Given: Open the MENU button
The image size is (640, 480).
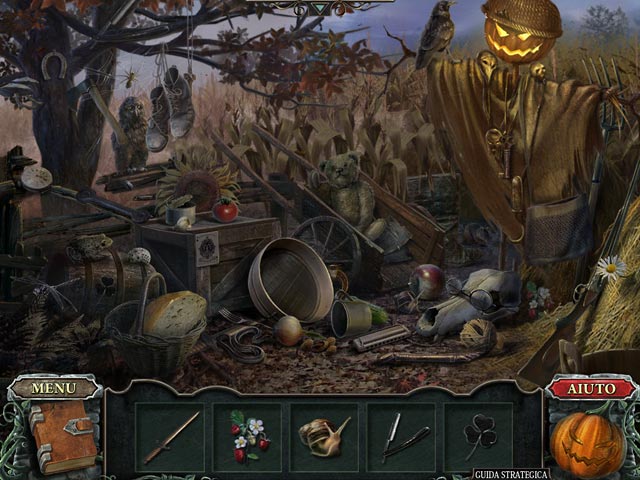Looking at the screenshot, I should click(53, 388).
